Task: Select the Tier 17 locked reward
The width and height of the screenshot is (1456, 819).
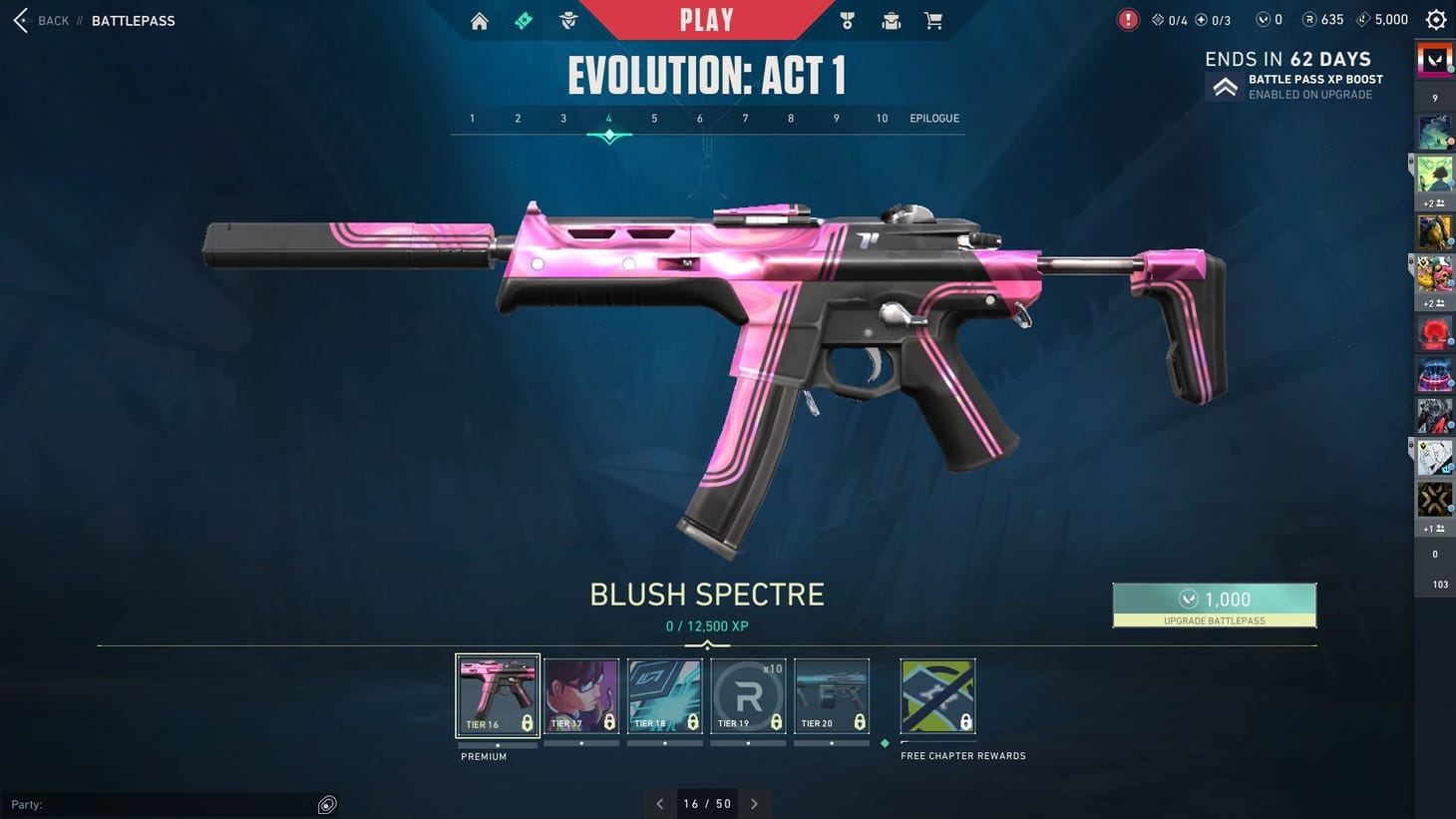Action: [x=581, y=695]
